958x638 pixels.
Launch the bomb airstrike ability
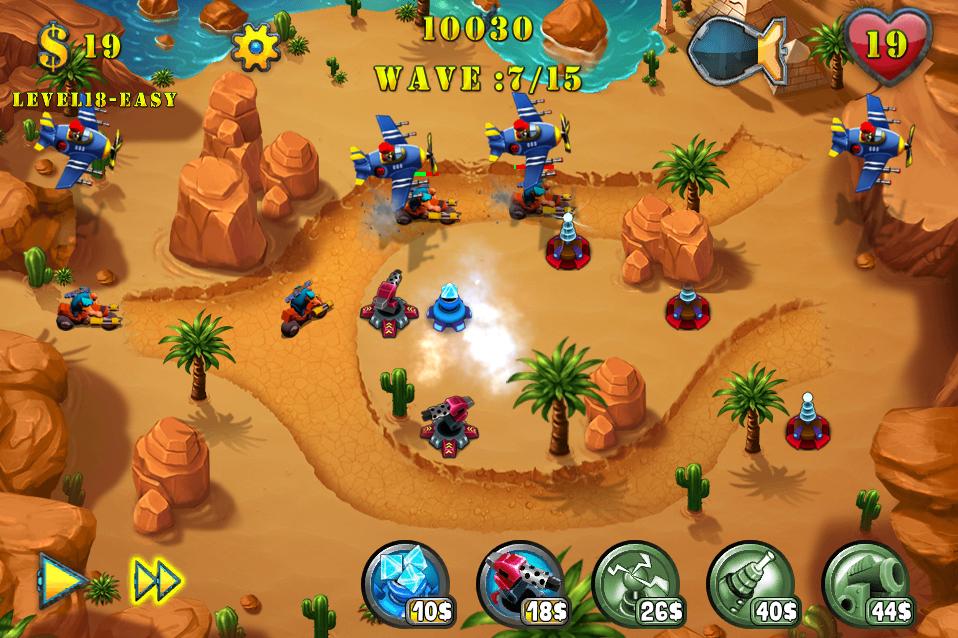tap(738, 48)
